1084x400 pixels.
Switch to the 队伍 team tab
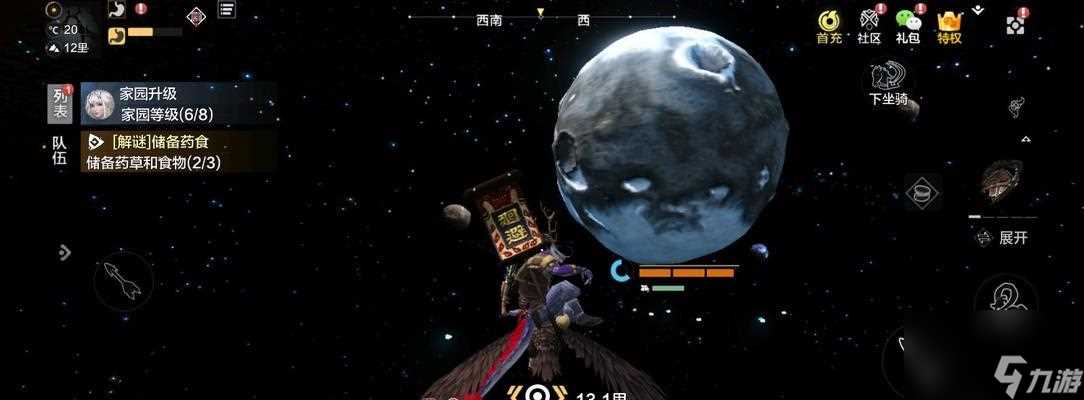pos(61,151)
